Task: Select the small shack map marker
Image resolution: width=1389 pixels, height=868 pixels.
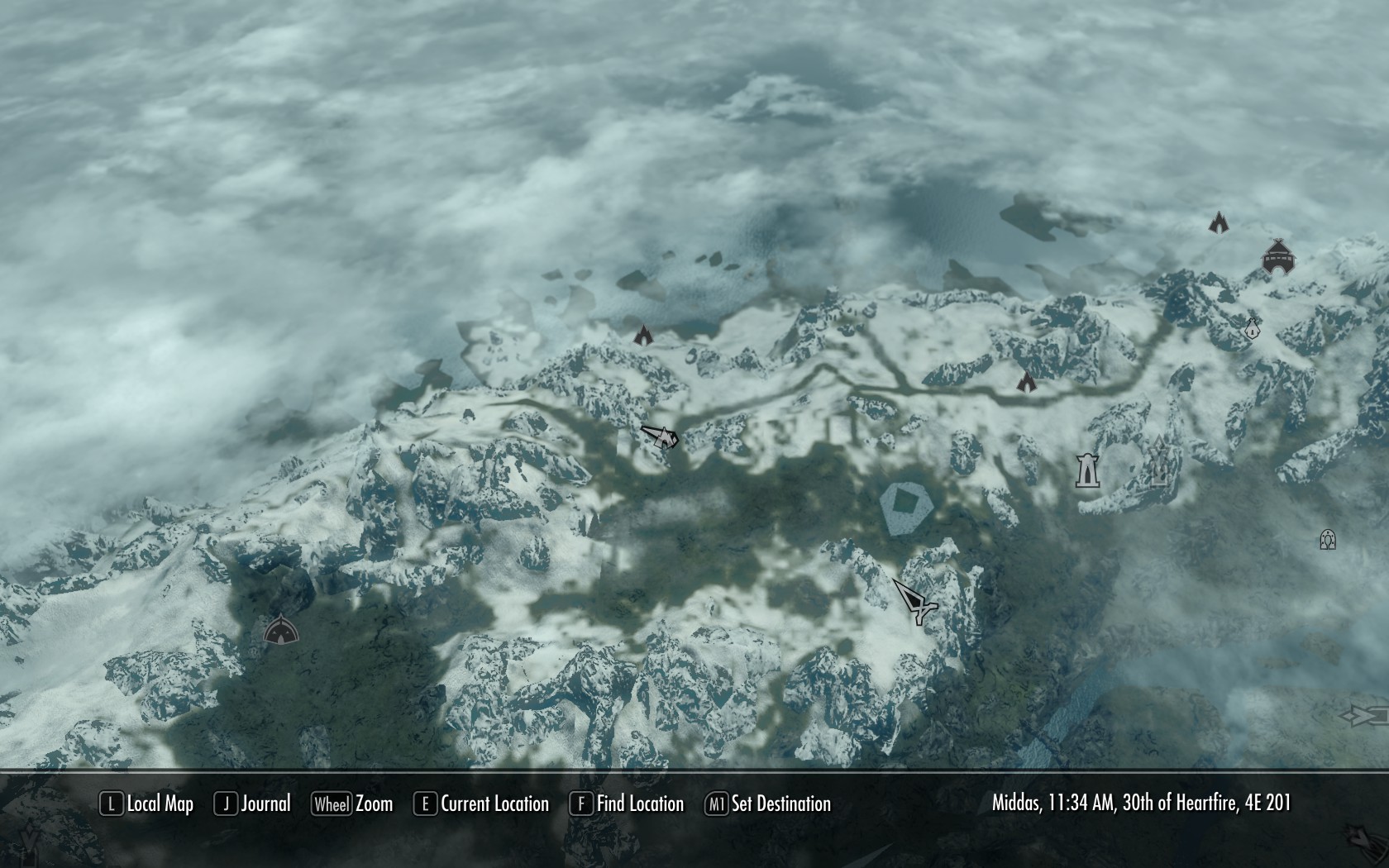Action: tap(1252, 328)
